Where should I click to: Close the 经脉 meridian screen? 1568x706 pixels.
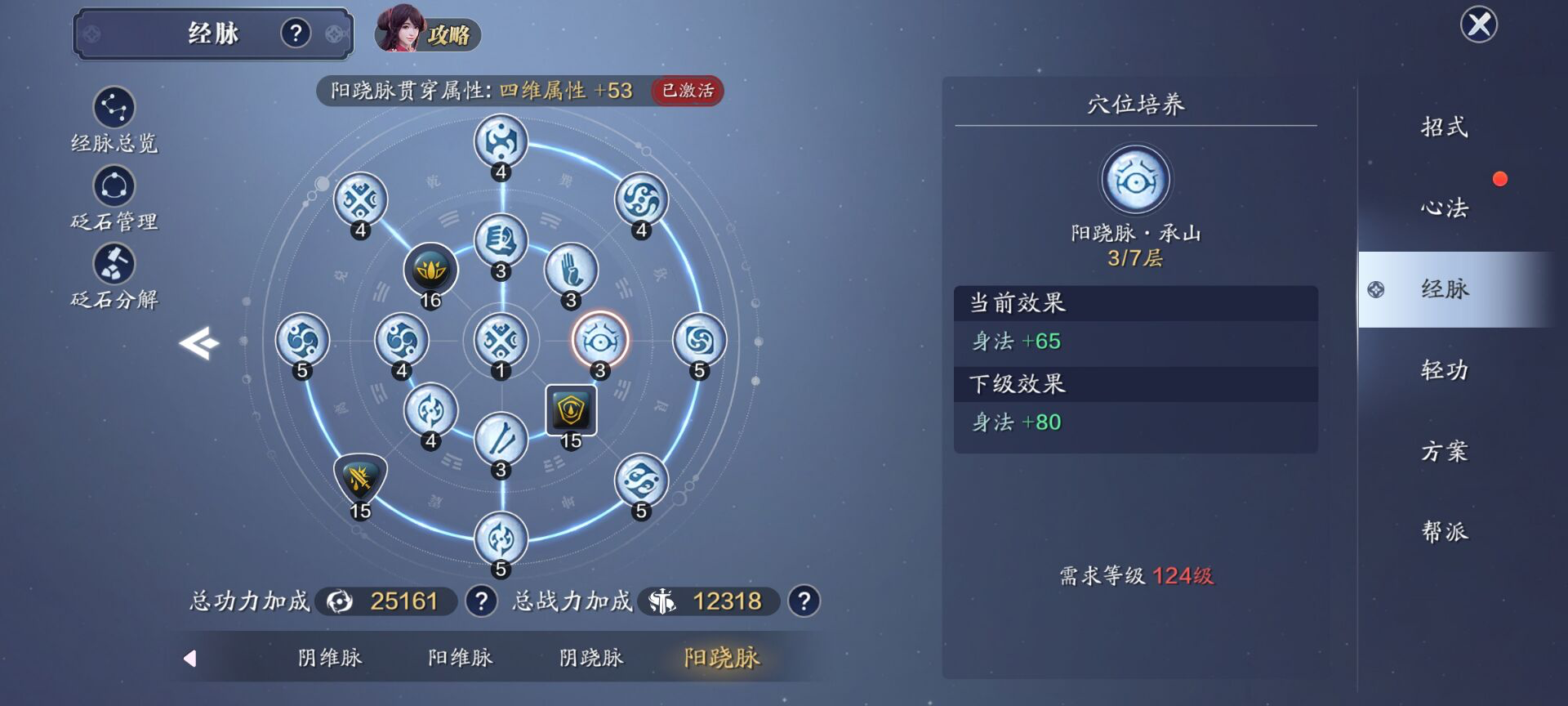[x=1478, y=25]
